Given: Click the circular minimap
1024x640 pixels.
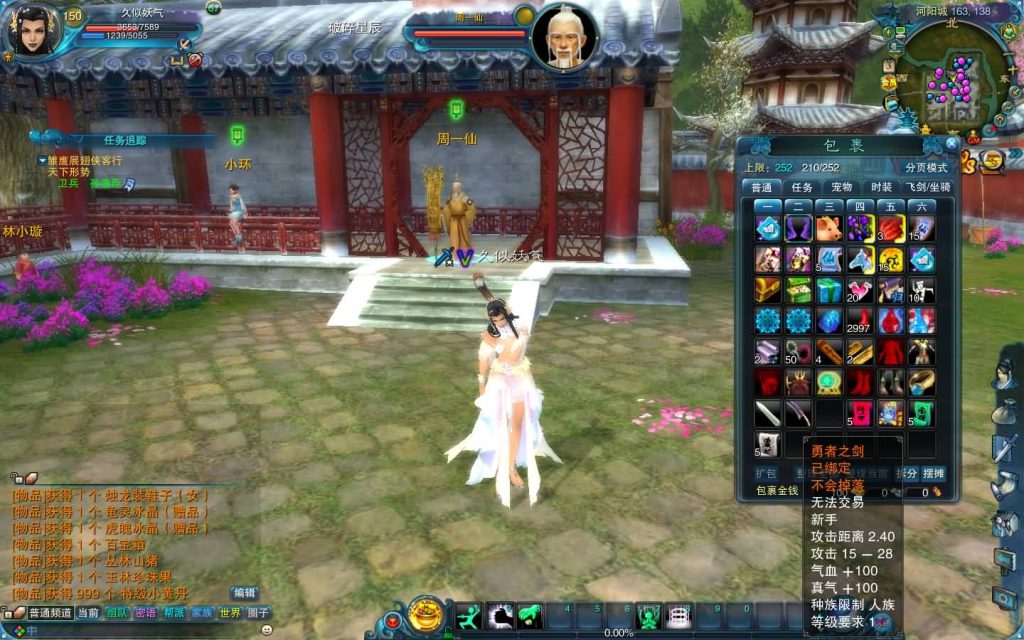Looking at the screenshot, I should 950,80.
